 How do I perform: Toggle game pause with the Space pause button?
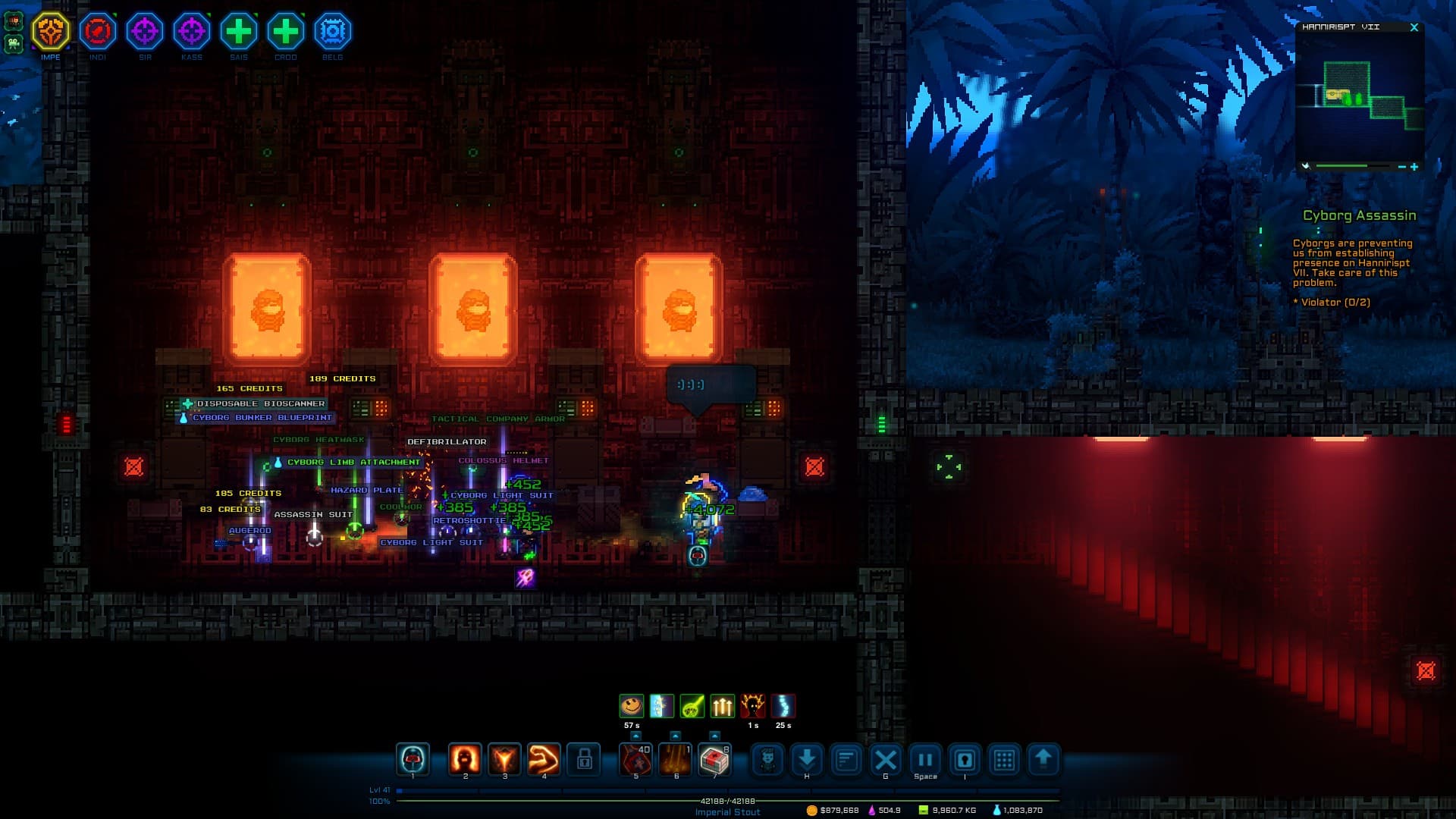pos(924,761)
